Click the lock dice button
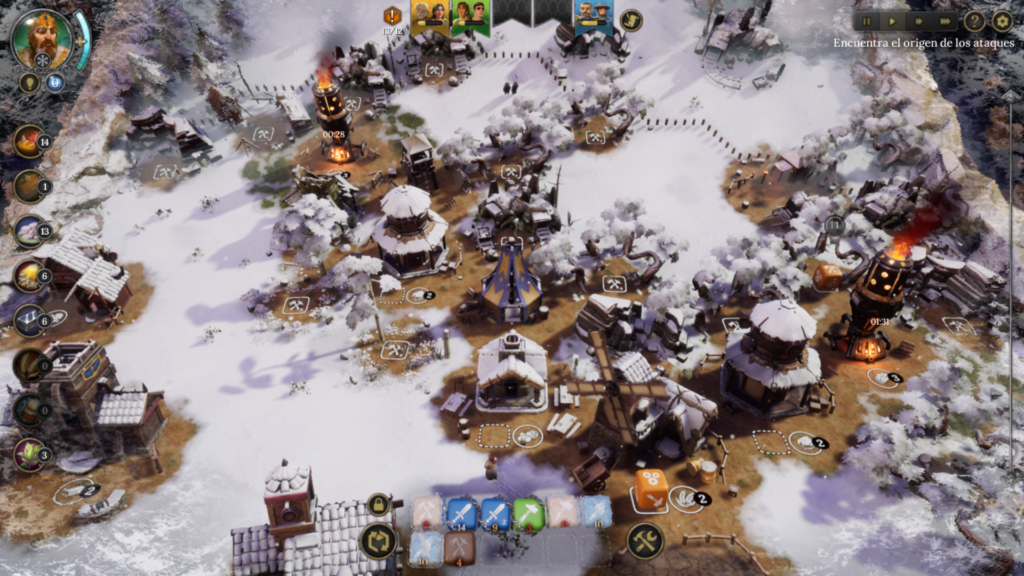The width and height of the screenshot is (1024, 576). point(379,504)
